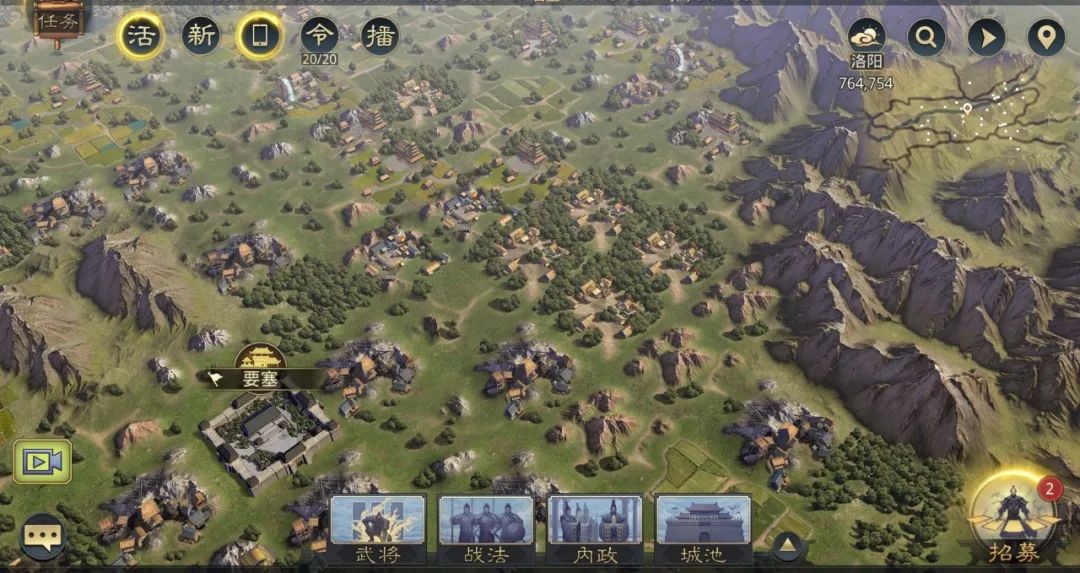1080x573 pixels.
Task: Open the 战法 tactics menu
Action: (x=486, y=528)
